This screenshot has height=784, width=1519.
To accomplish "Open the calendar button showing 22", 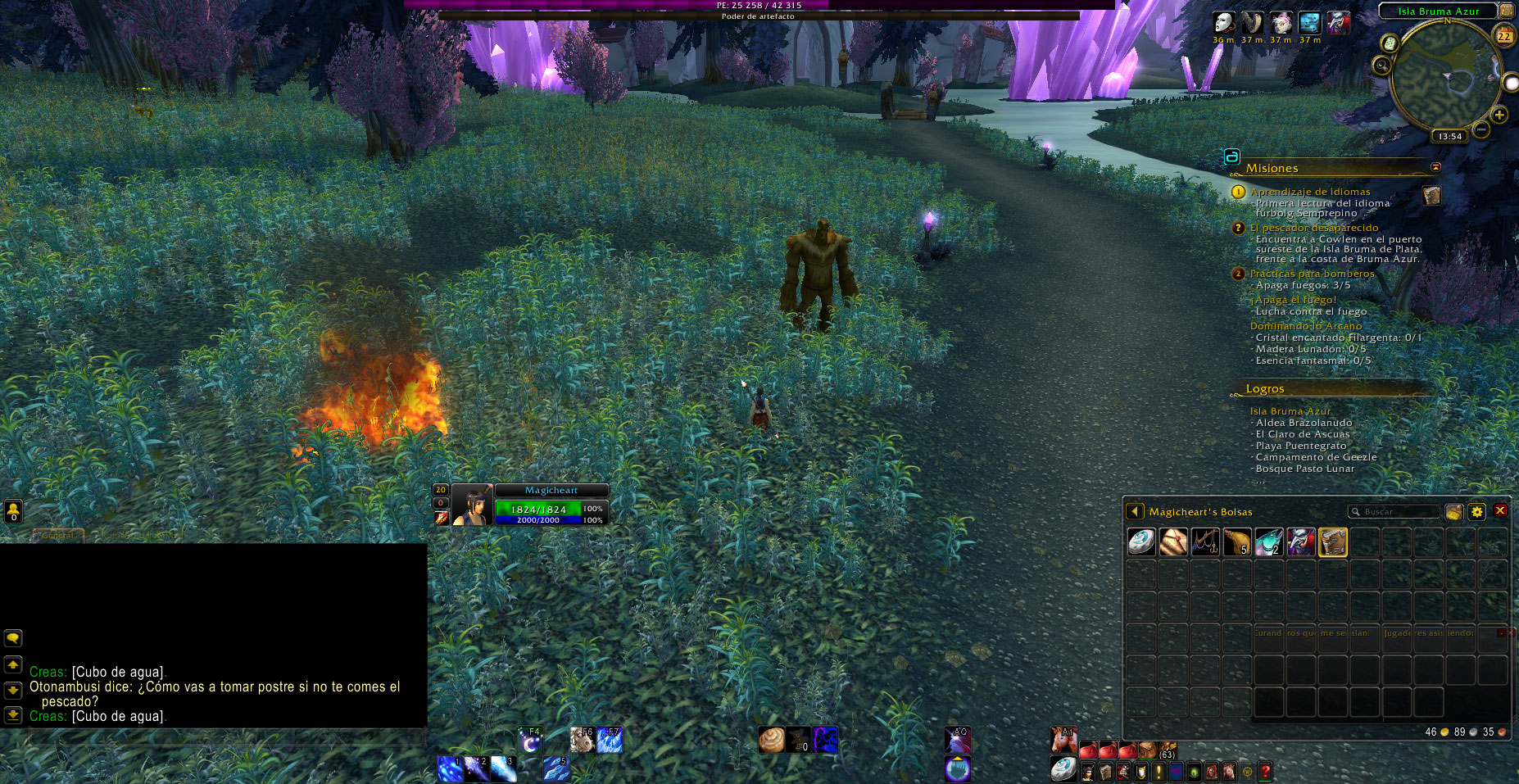I will click(x=1504, y=35).
